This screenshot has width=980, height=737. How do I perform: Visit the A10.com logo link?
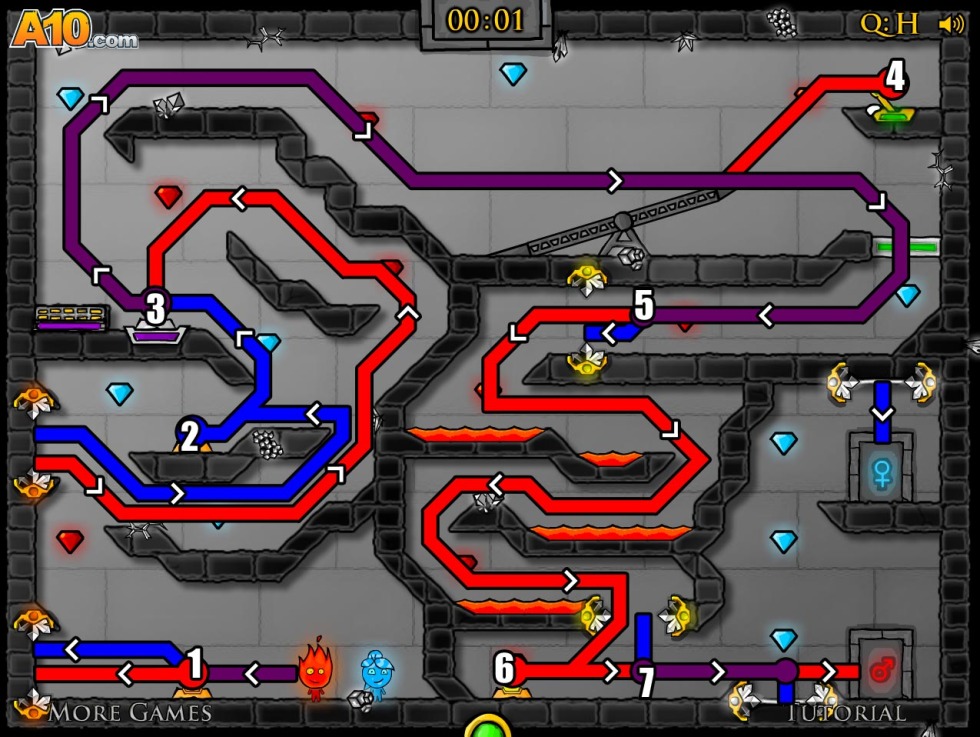[x=72, y=30]
